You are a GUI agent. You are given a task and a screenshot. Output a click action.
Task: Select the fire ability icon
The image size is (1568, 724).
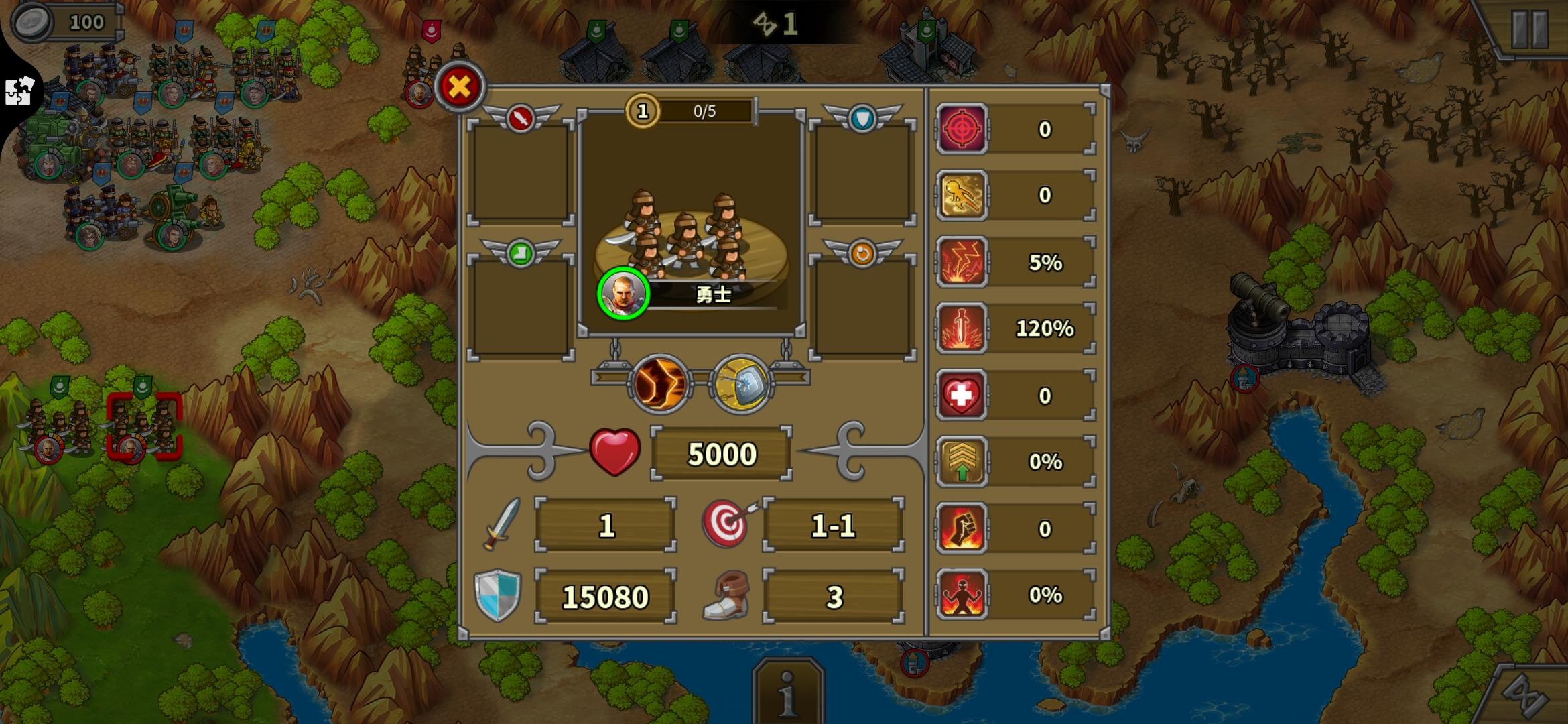click(660, 382)
